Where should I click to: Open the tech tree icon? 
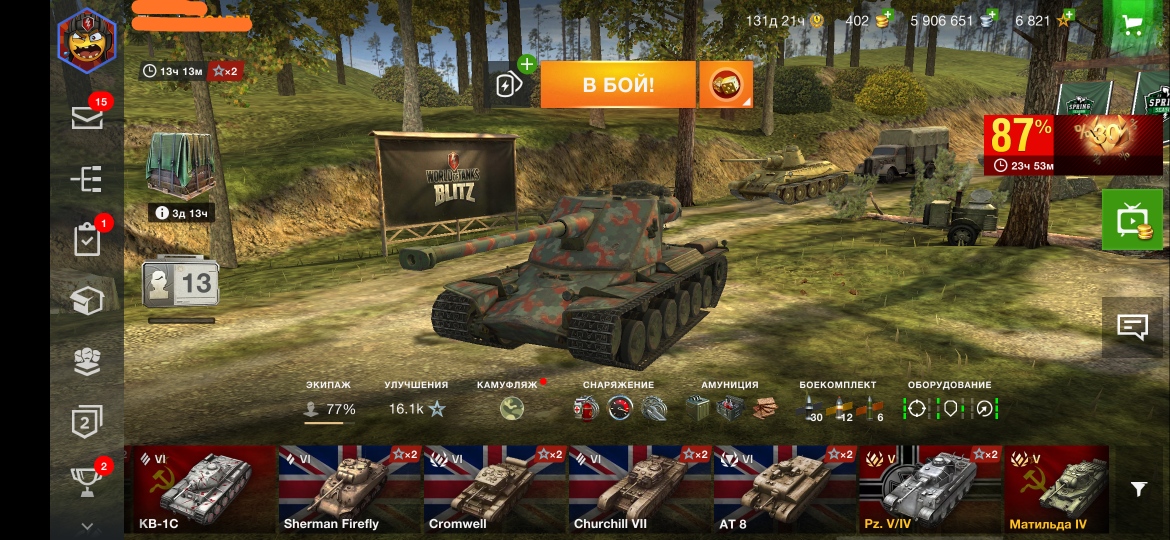click(87, 179)
